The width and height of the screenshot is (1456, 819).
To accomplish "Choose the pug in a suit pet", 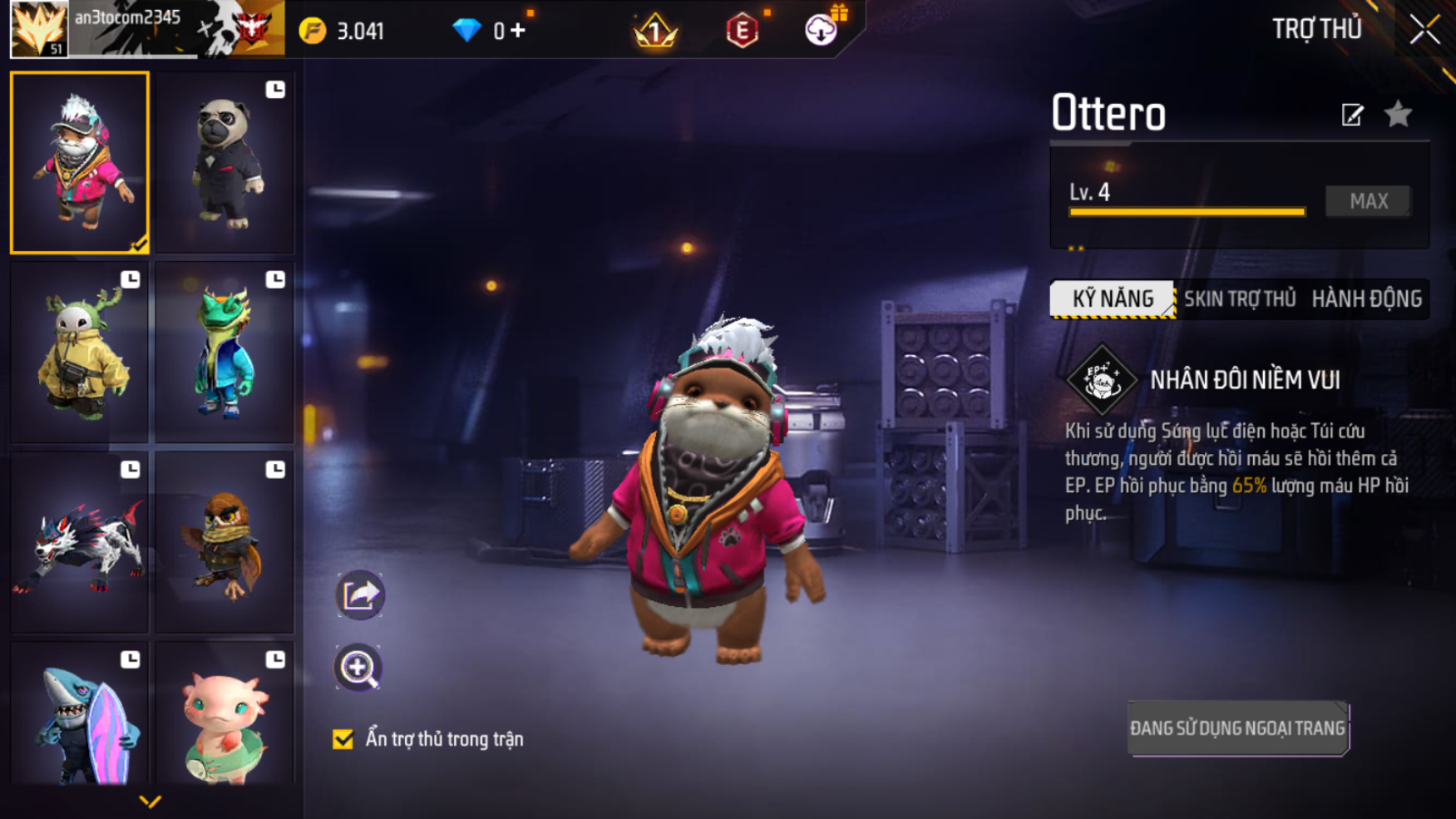I will [225, 164].
